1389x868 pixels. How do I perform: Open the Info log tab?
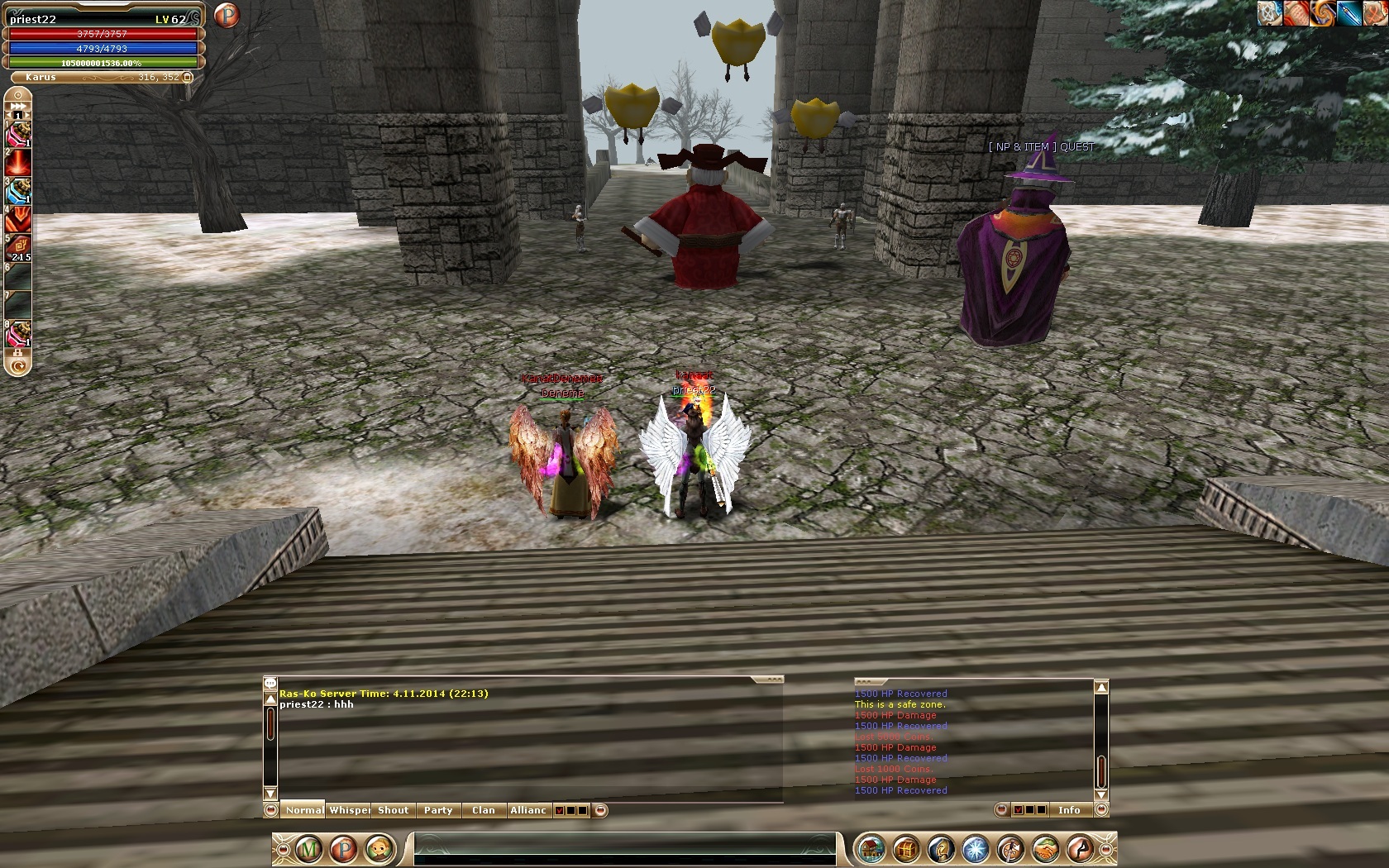[1069, 810]
